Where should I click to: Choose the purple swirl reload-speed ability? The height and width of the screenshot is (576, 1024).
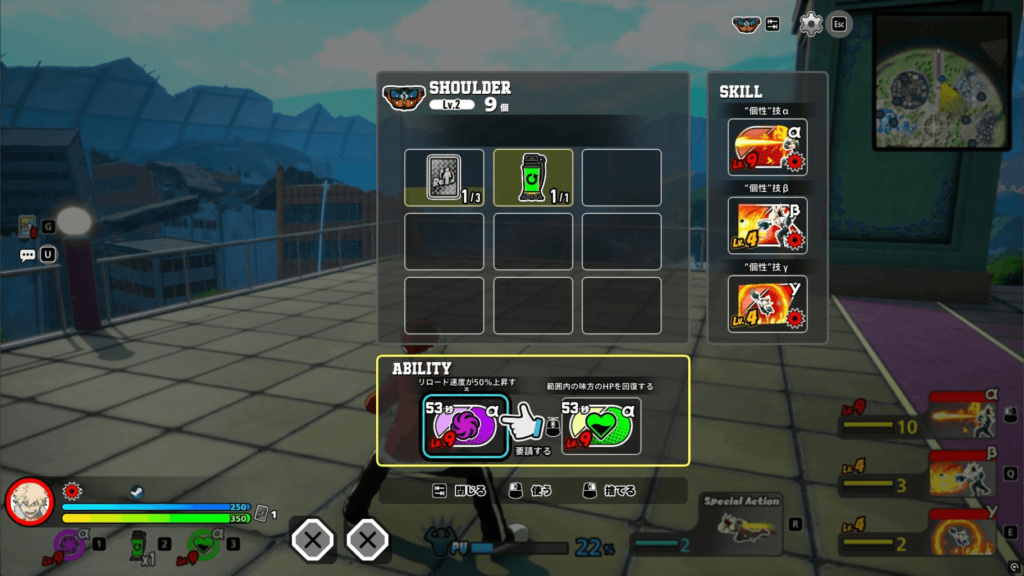point(464,426)
